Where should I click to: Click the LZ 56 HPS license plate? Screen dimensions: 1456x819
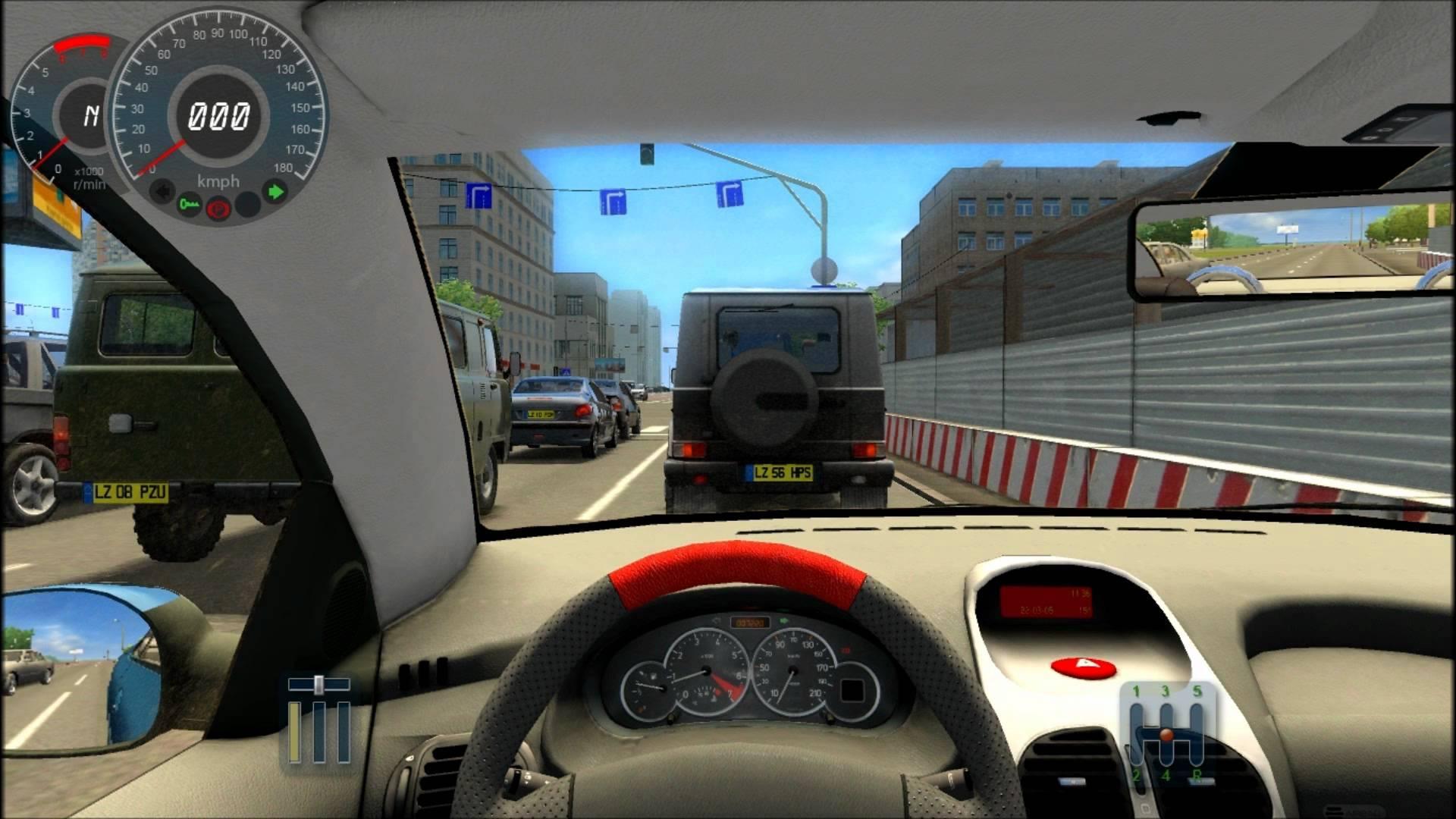point(783,471)
